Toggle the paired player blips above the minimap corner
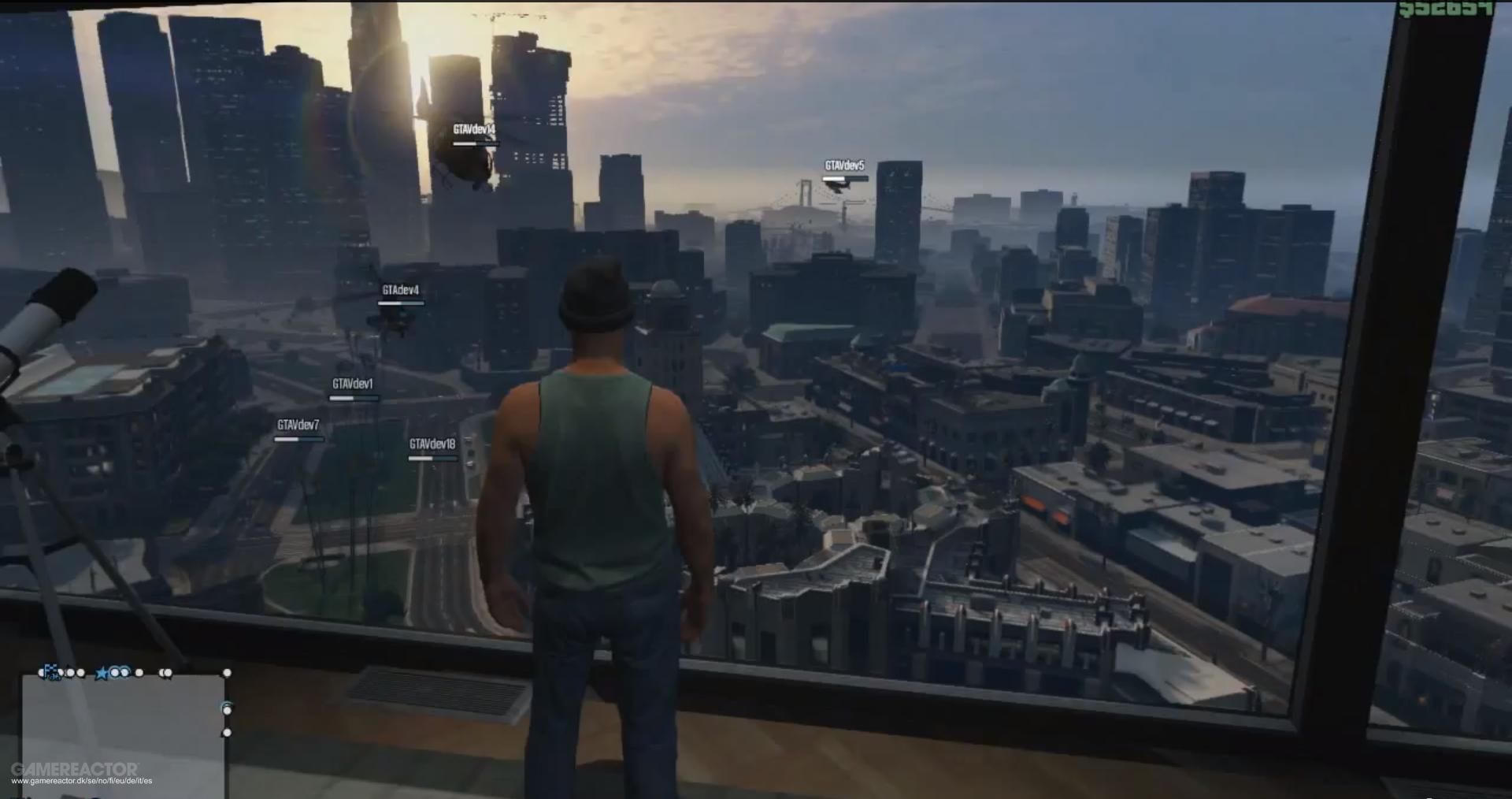Viewport: 1512px width, 799px height. tap(165, 674)
